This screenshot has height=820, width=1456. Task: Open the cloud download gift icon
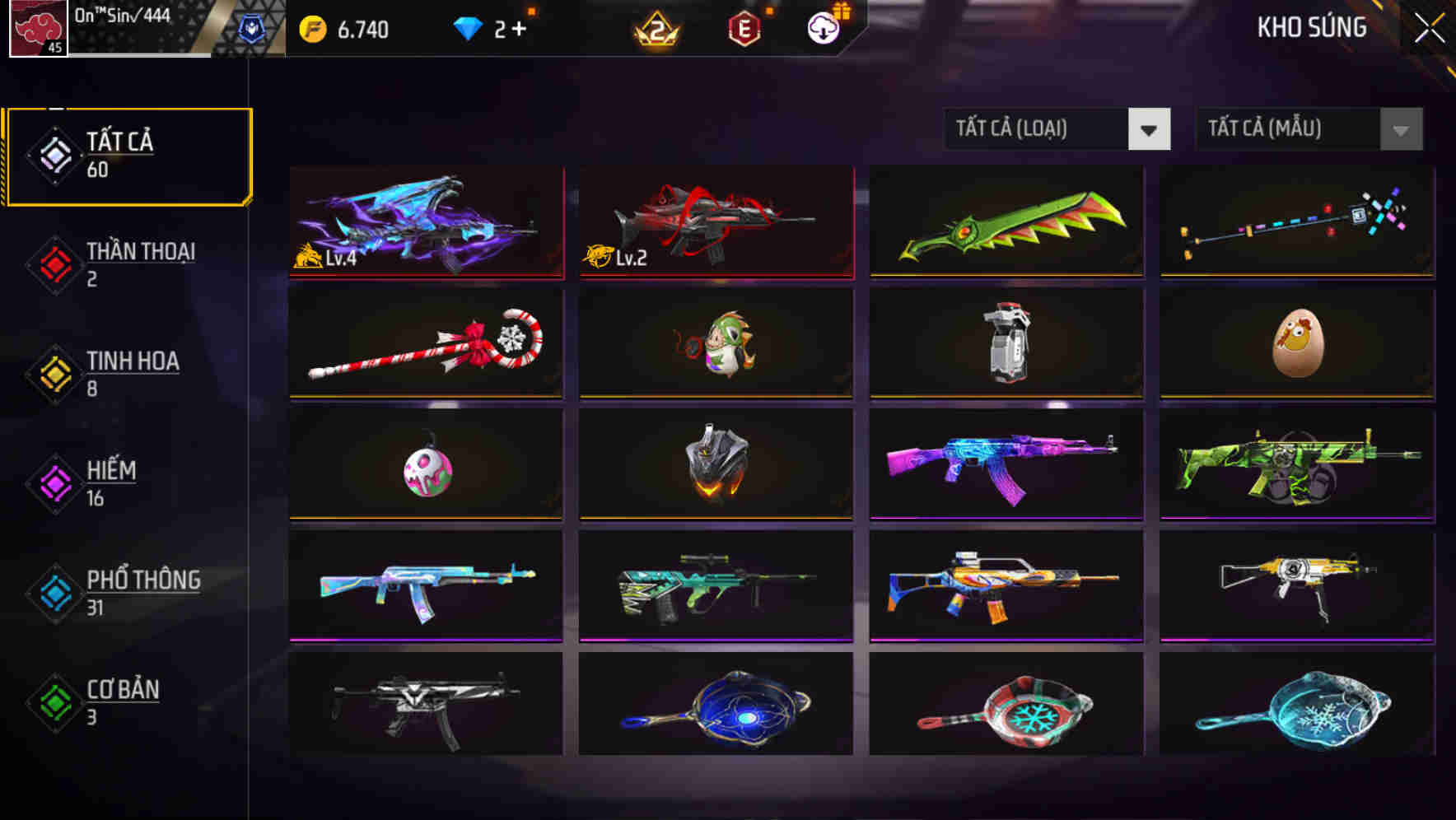(x=823, y=26)
